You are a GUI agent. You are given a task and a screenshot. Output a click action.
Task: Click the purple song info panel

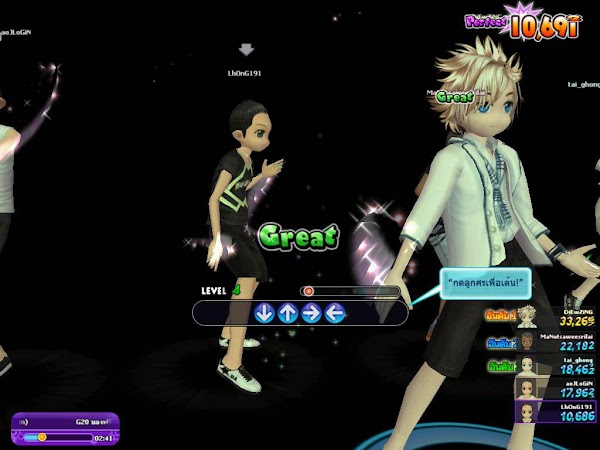point(65,428)
